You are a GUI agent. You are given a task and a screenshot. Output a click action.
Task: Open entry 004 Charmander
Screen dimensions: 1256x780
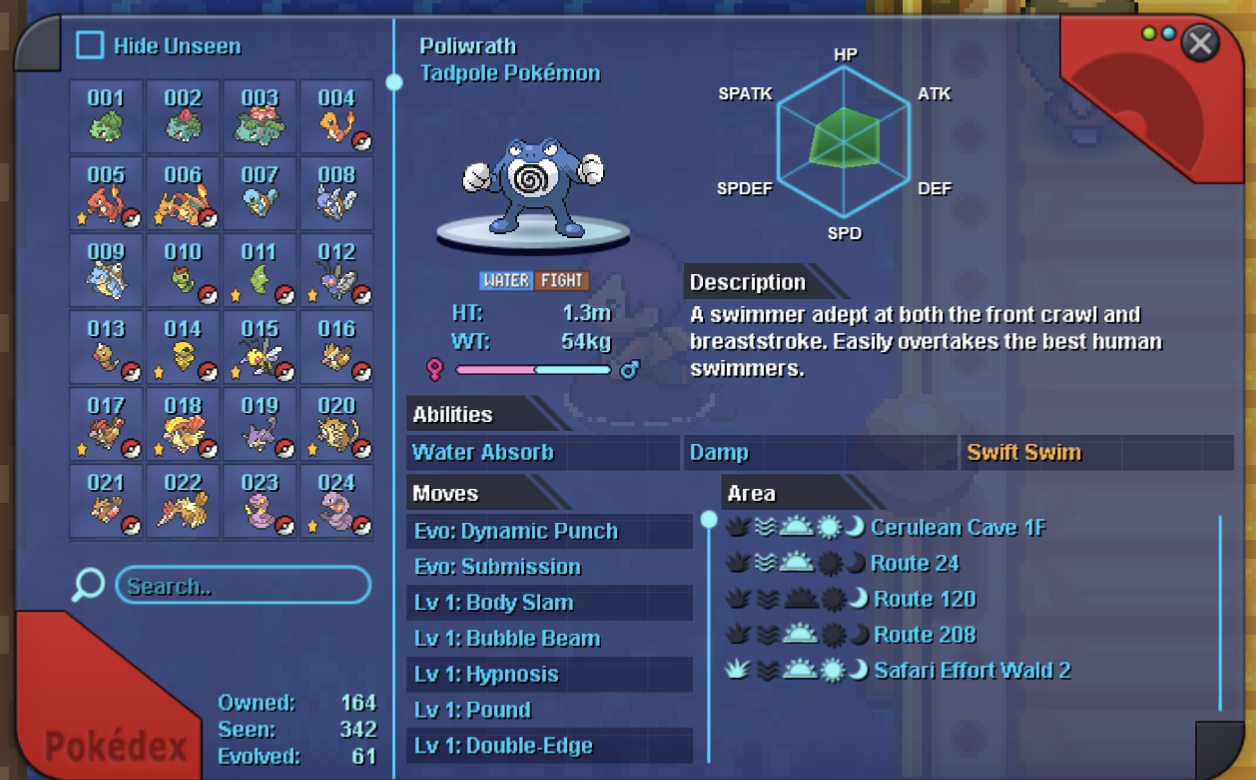point(337,116)
